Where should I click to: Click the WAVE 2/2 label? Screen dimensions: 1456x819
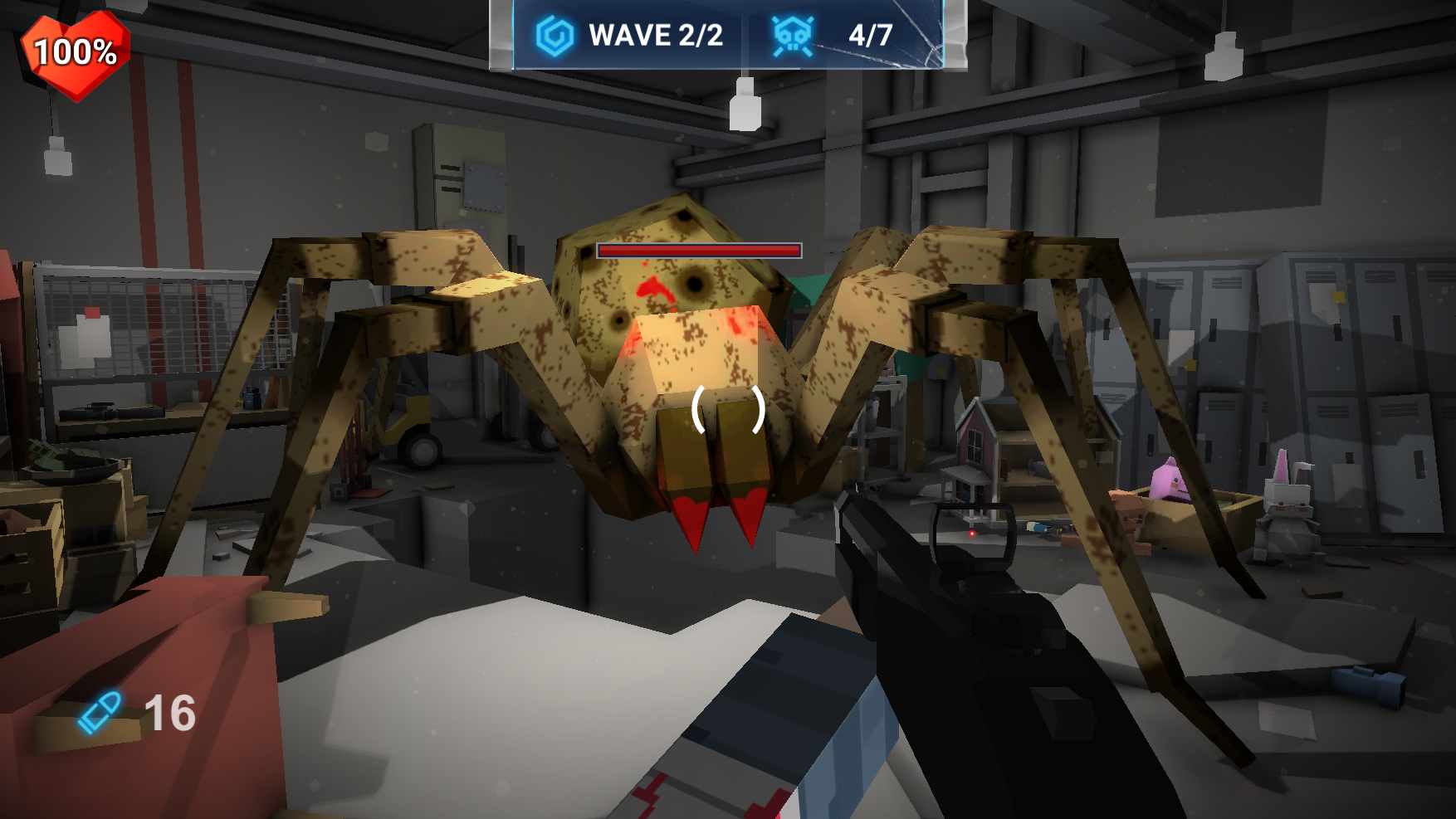pos(654,34)
